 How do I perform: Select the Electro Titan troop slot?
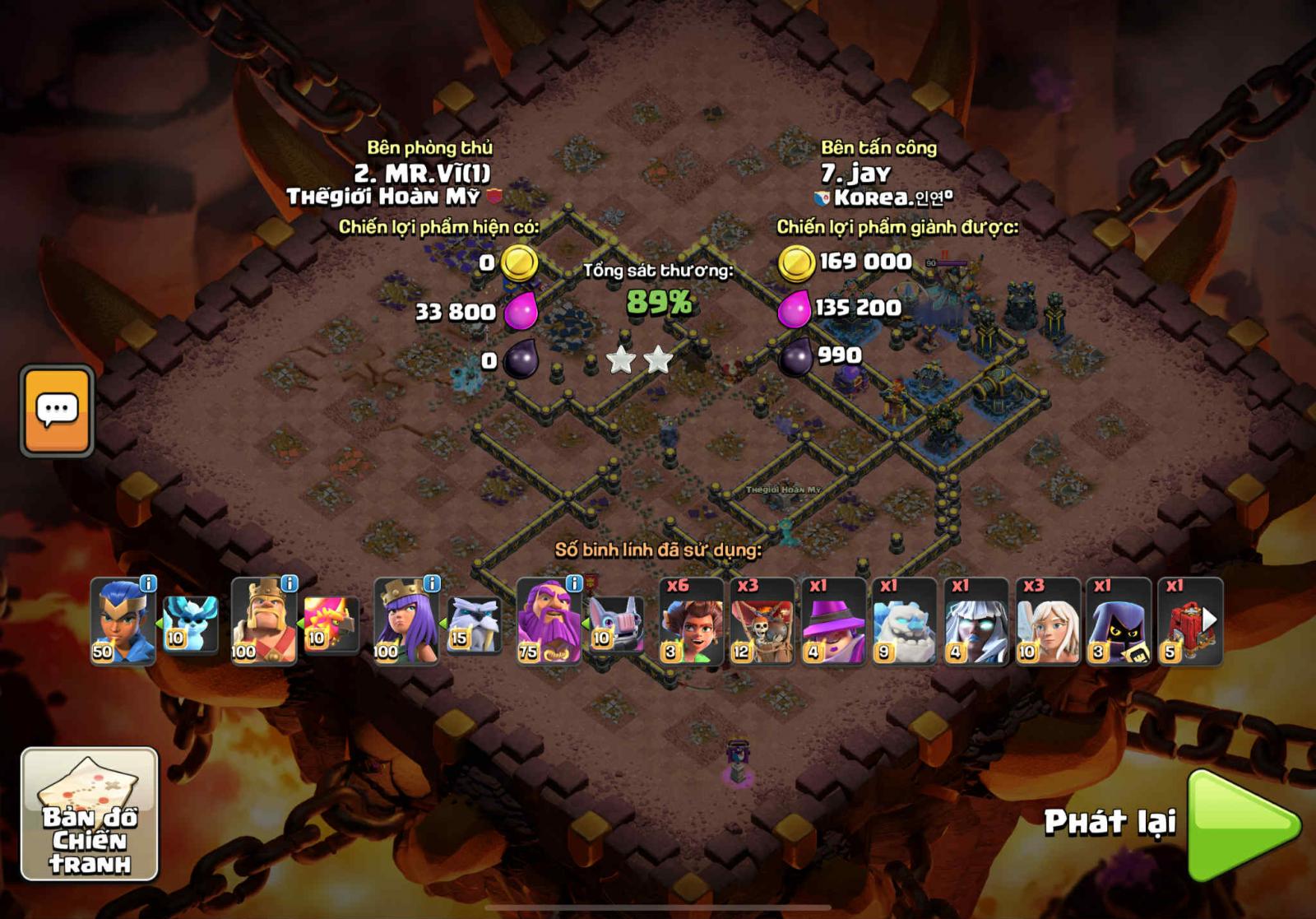click(976, 621)
